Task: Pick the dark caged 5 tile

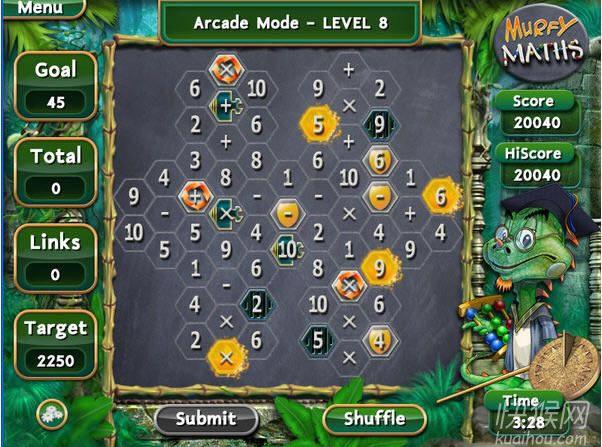Action: tap(318, 340)
